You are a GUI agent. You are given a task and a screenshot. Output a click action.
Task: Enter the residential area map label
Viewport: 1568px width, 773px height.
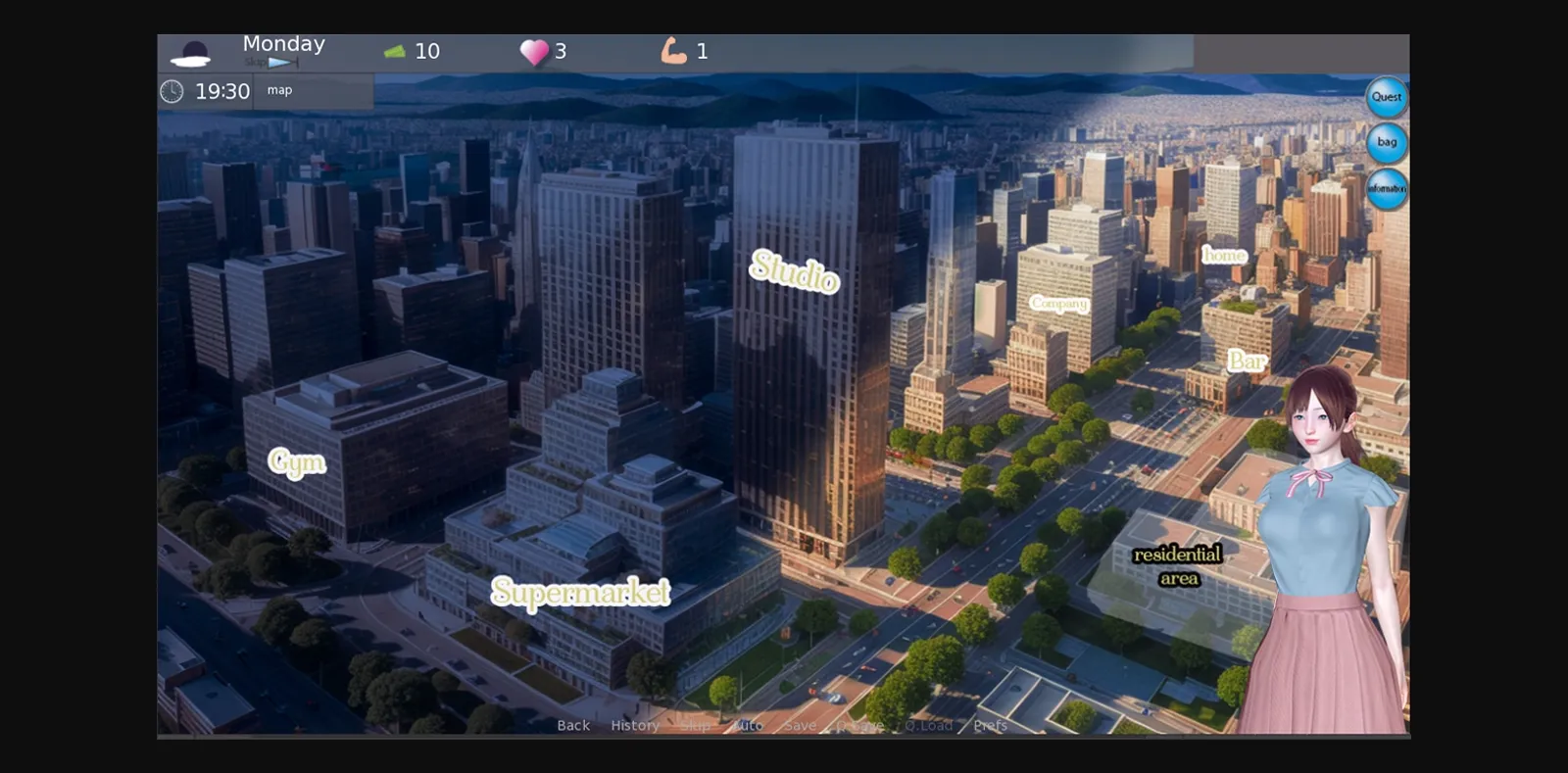point(1178,566)
